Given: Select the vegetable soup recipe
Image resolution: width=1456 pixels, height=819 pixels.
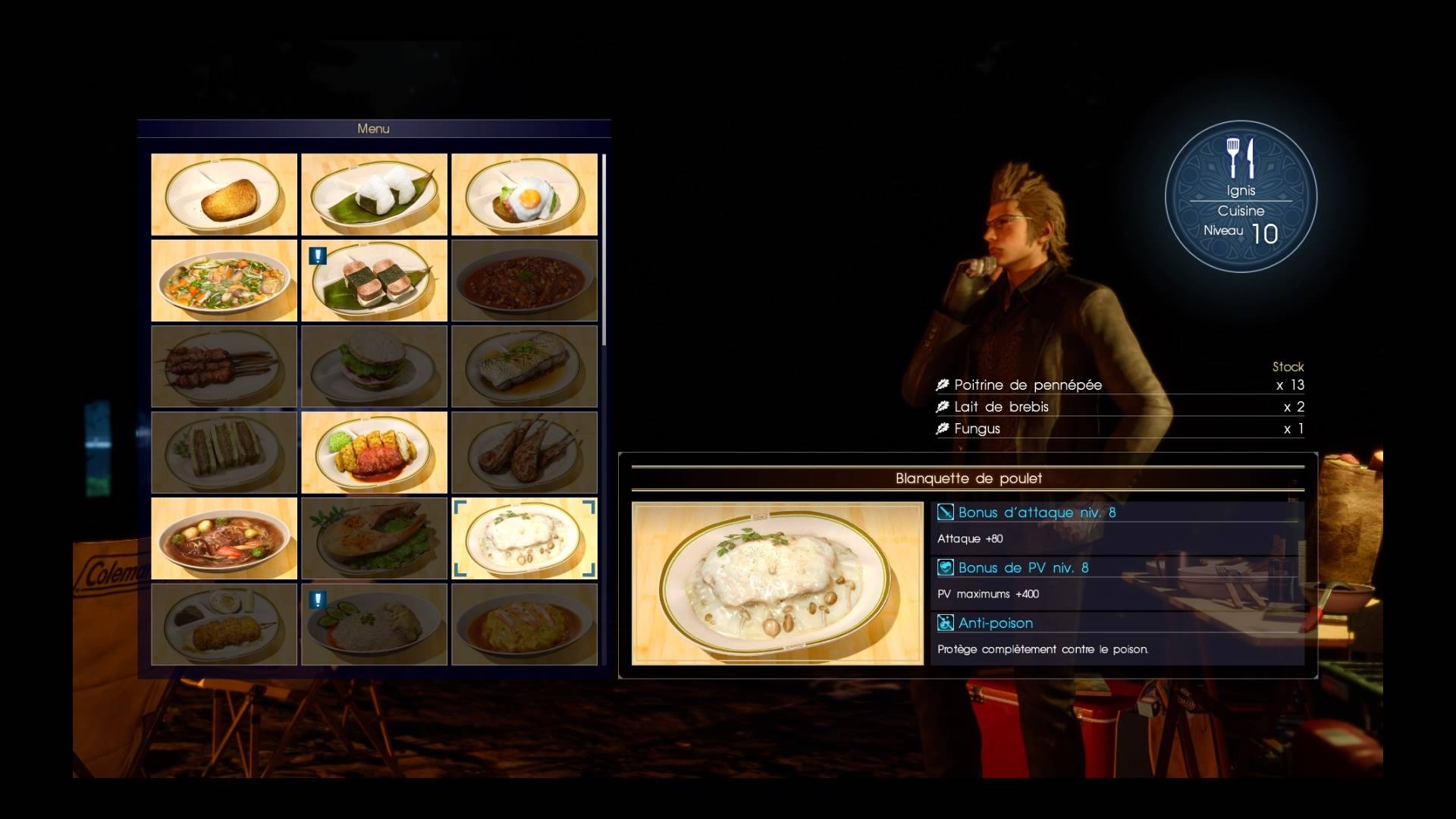Looking at the screenshot, I should pos(224,281).
